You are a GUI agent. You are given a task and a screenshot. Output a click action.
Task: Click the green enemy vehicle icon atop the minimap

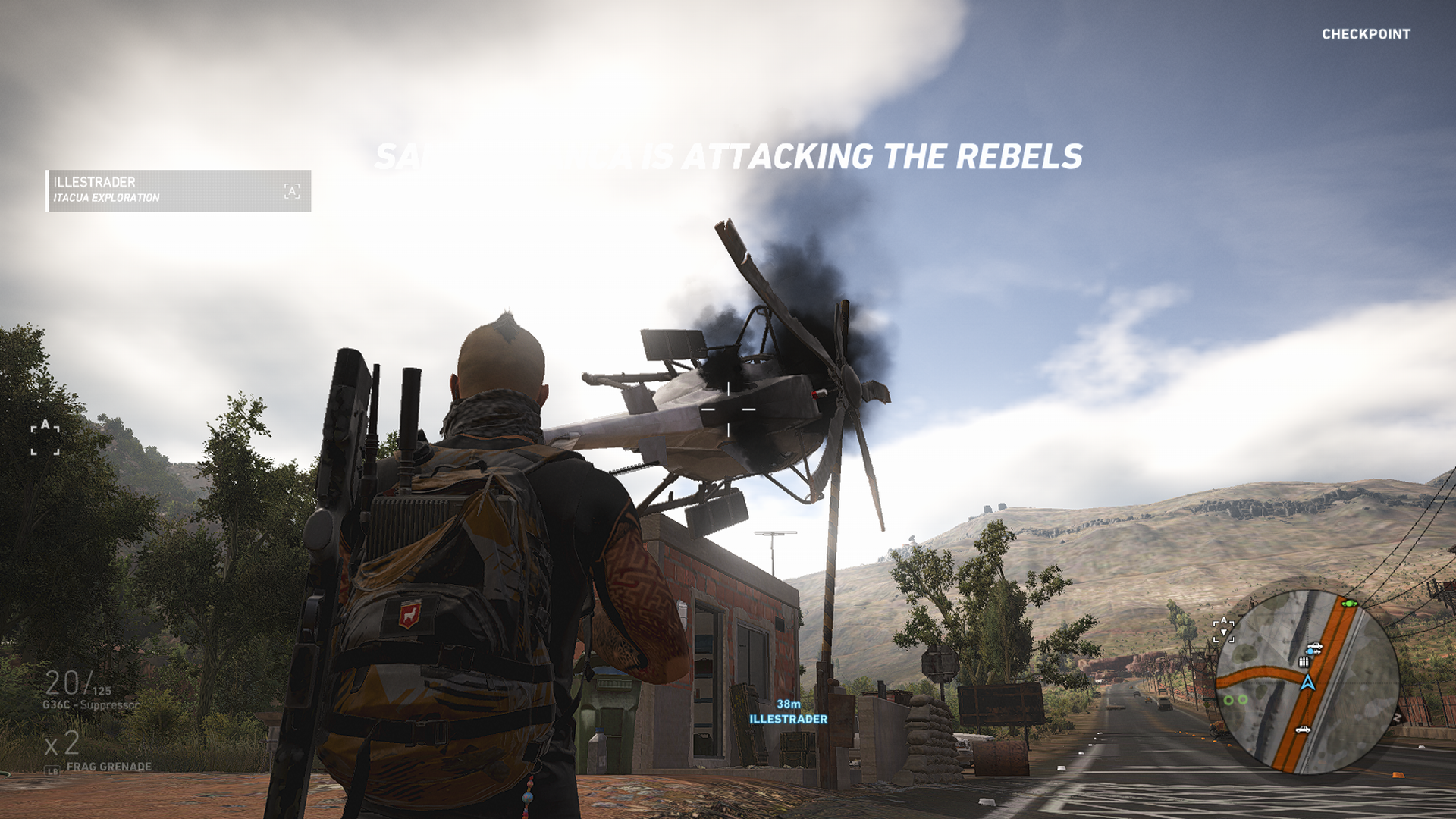coord(1349,604)
